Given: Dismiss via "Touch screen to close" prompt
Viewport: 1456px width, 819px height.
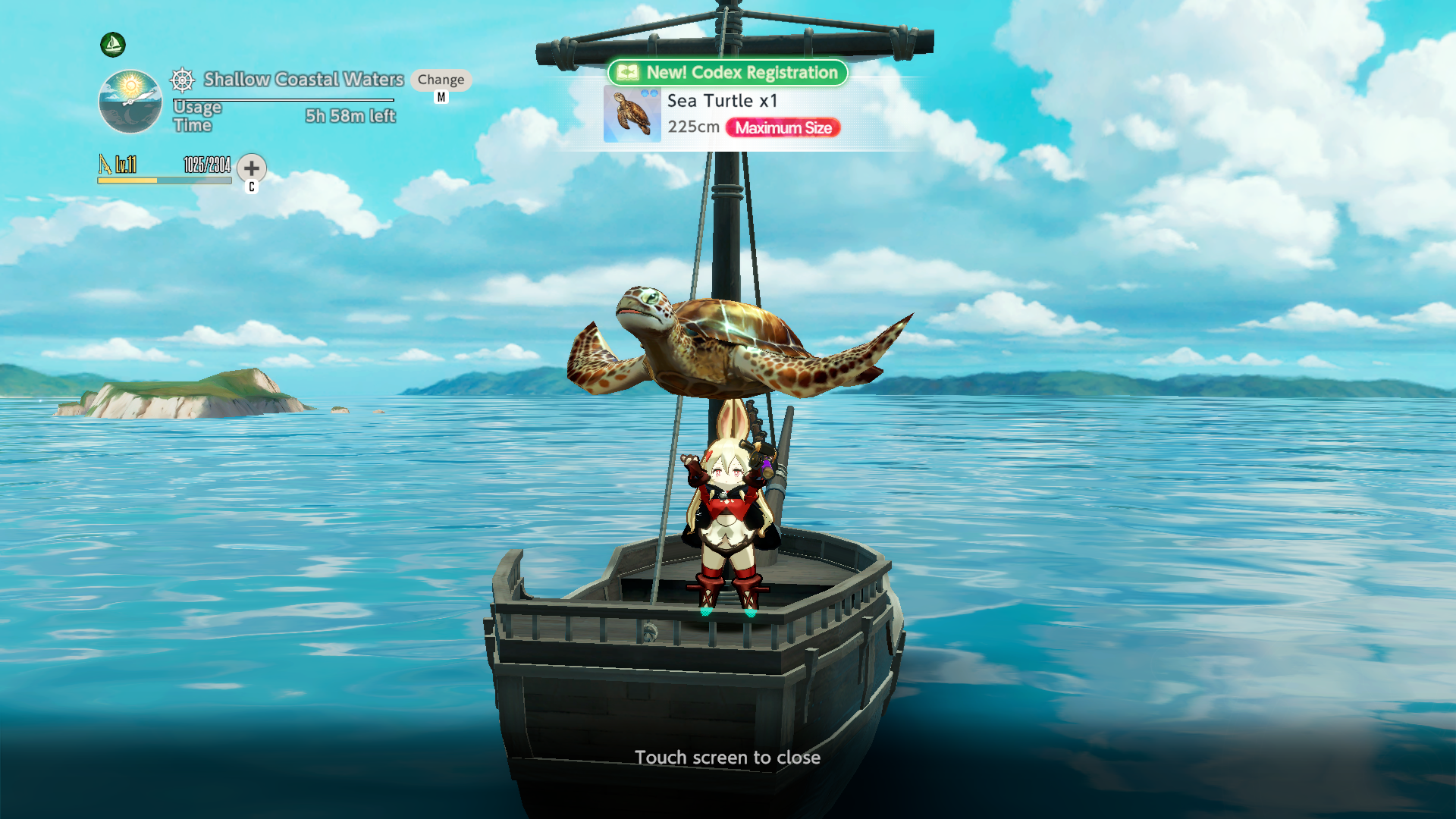Looking at the screenshot, I should pyautogui.click(x=727, y=758).
